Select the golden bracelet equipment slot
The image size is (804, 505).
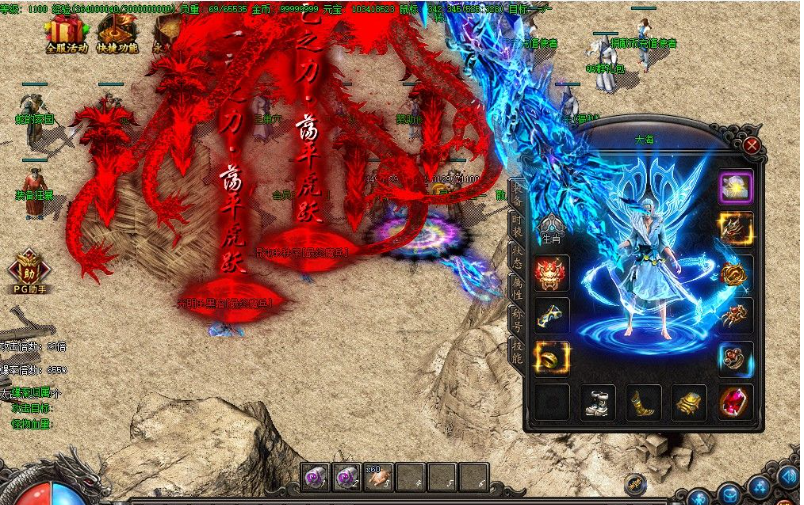[735, 272]
